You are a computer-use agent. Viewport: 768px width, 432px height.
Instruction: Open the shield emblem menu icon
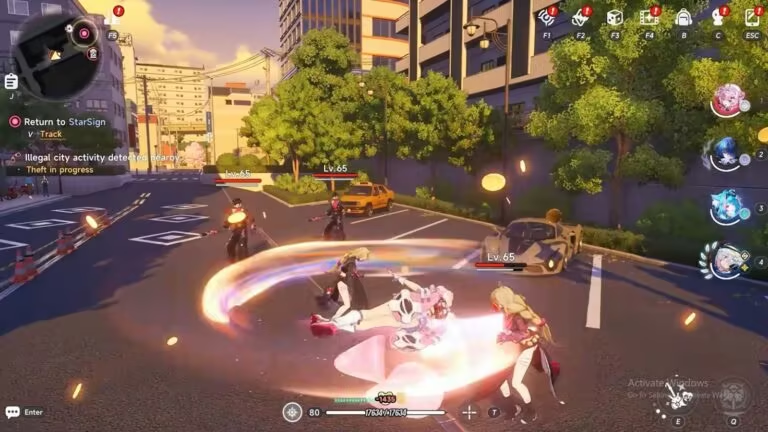(580, 17)
